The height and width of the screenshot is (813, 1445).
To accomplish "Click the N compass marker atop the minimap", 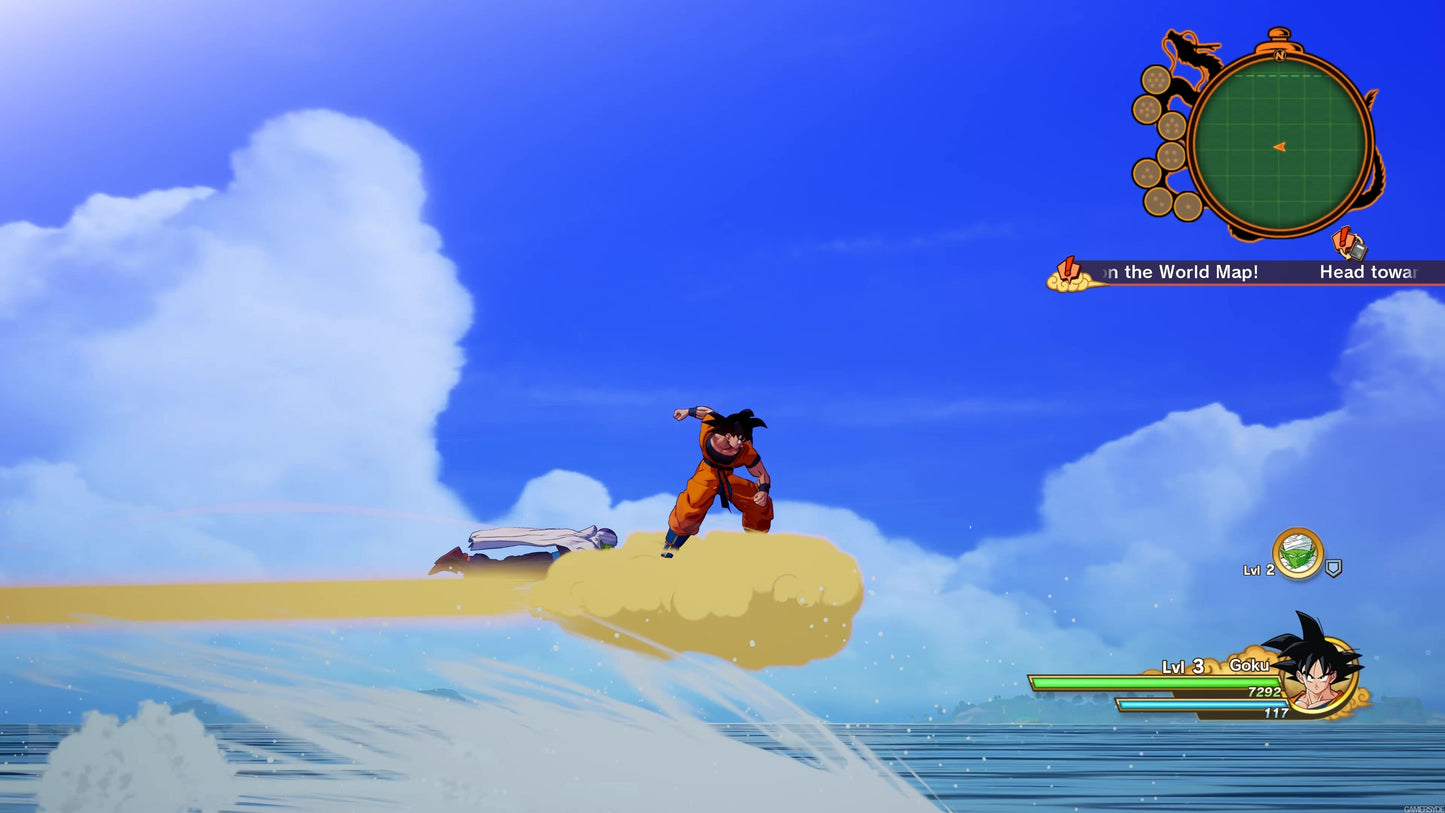I will 1278,57.
